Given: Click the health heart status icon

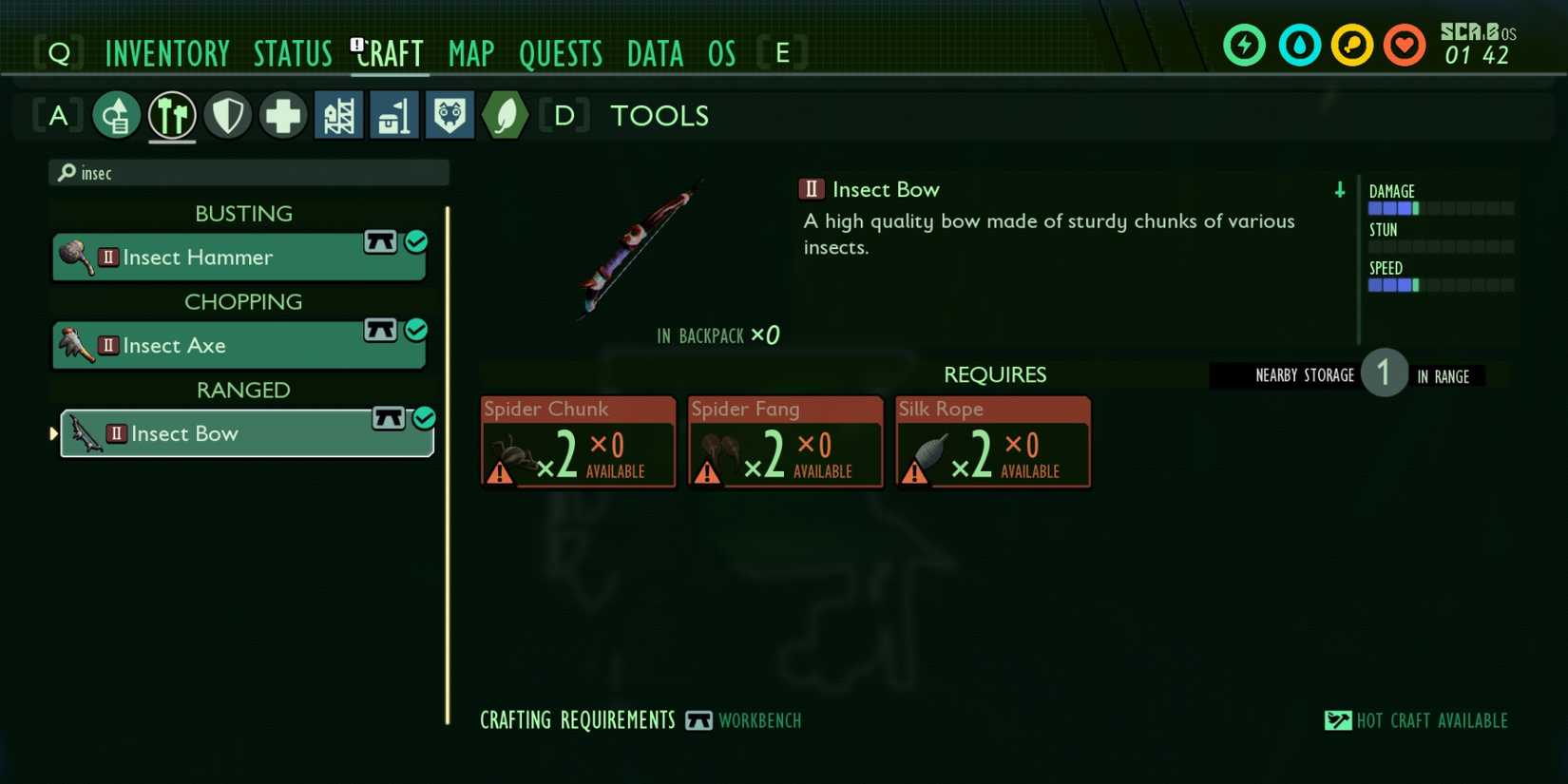Looking at the screenshot, I should pyautogui.click(x=1404, y=44).
